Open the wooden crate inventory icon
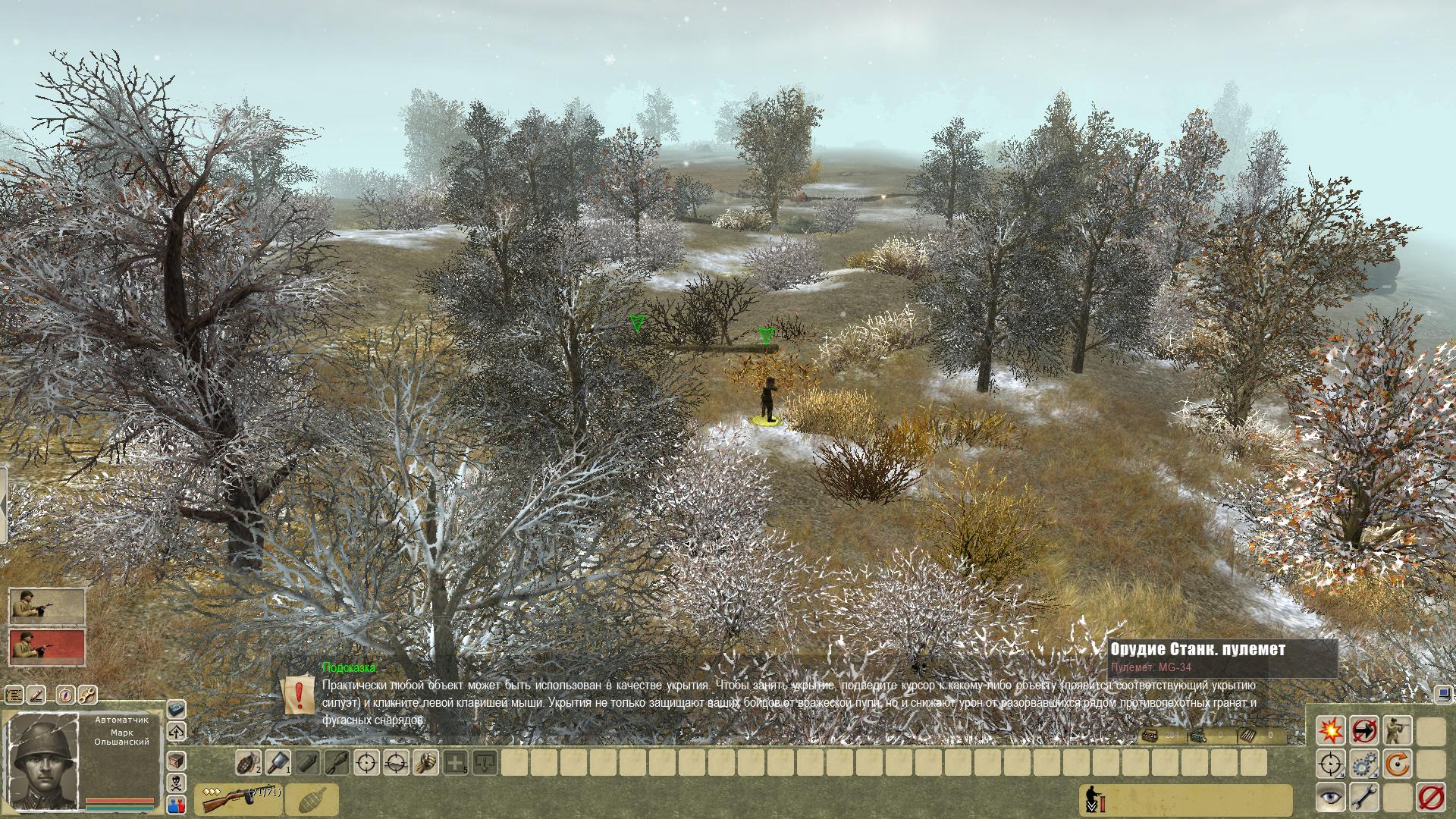This screenshot has height=819, width=1456. (x=176, y=761)
